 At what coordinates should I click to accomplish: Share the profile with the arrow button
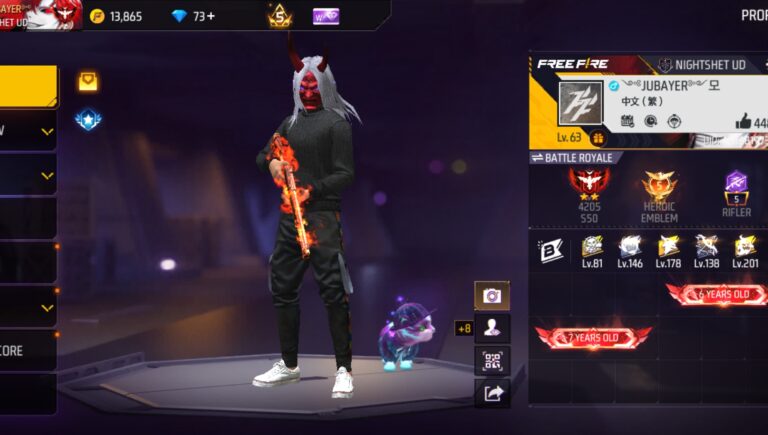click(492, 393)
